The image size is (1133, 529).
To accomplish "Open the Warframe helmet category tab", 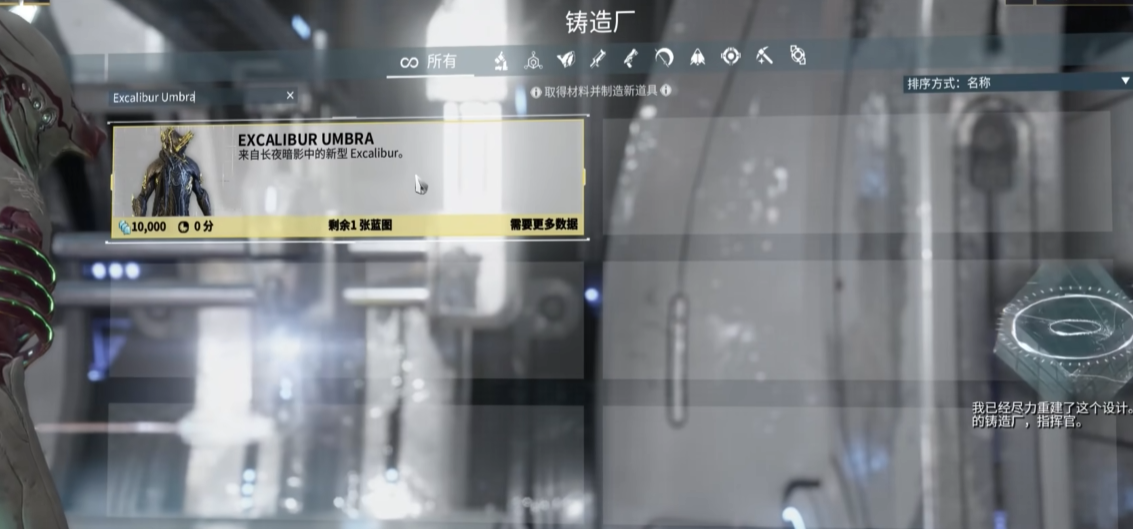I will [567, 59].
